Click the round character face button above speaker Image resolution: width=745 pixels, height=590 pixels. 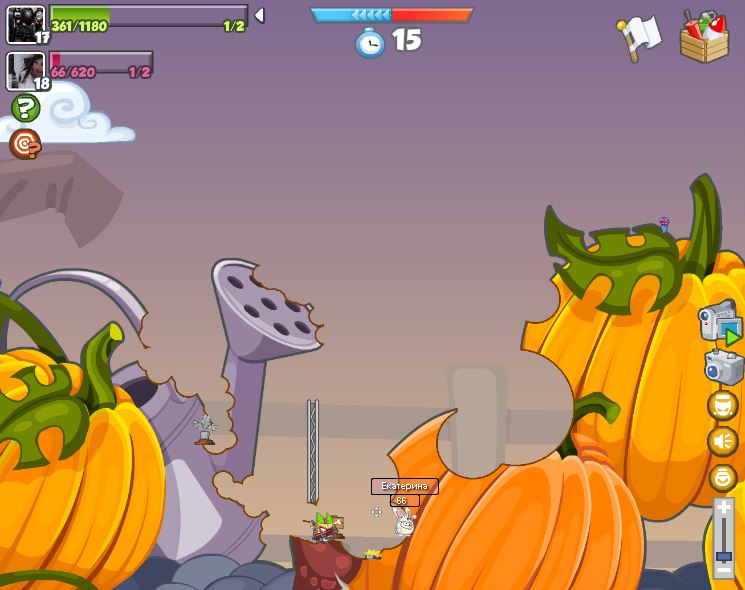pos(722,405)
